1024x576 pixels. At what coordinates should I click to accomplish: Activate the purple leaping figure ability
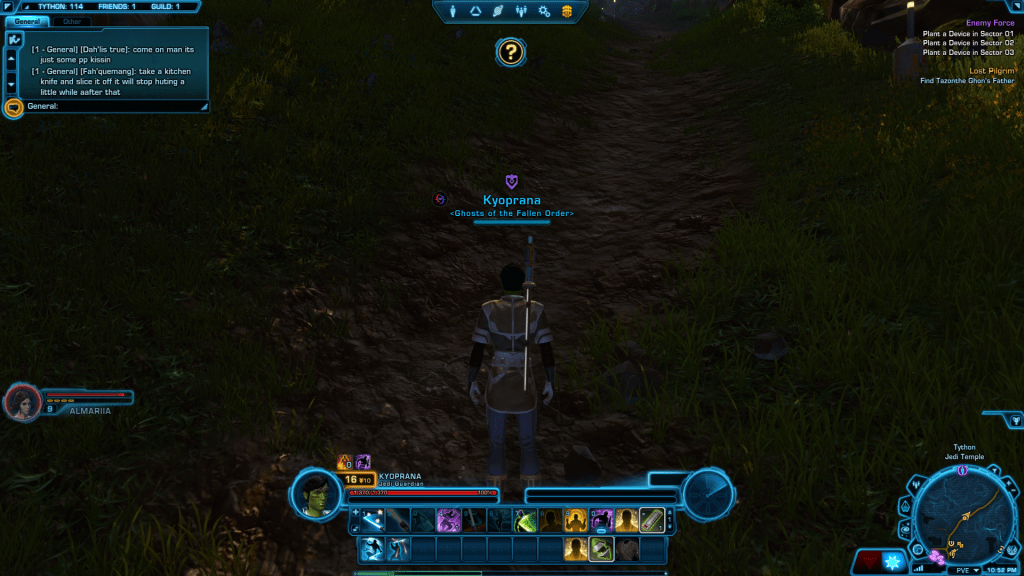449,520
